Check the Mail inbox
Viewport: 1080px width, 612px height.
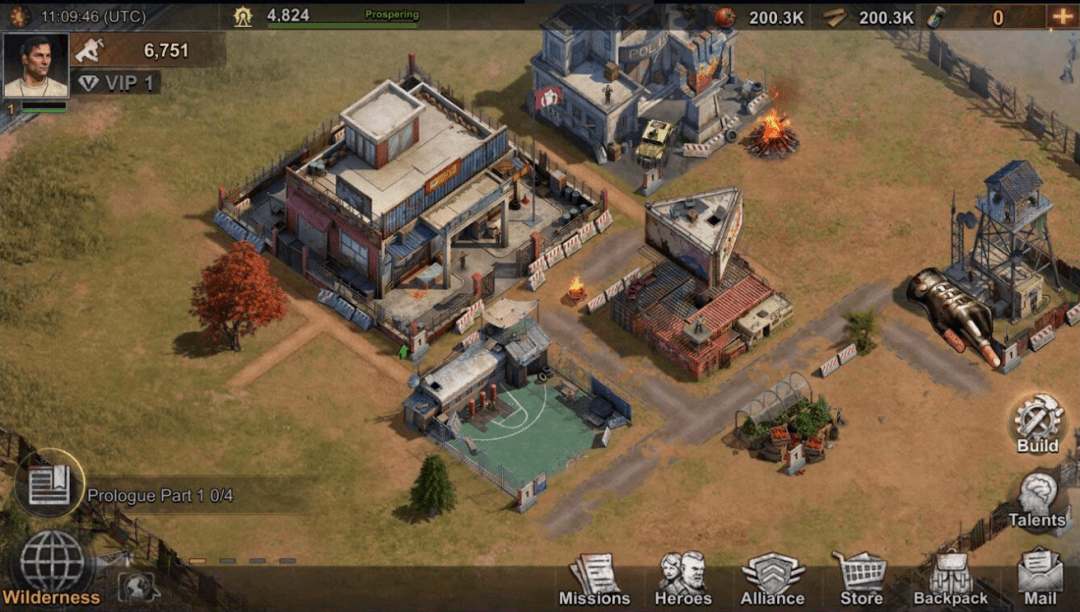(1039, 580)
